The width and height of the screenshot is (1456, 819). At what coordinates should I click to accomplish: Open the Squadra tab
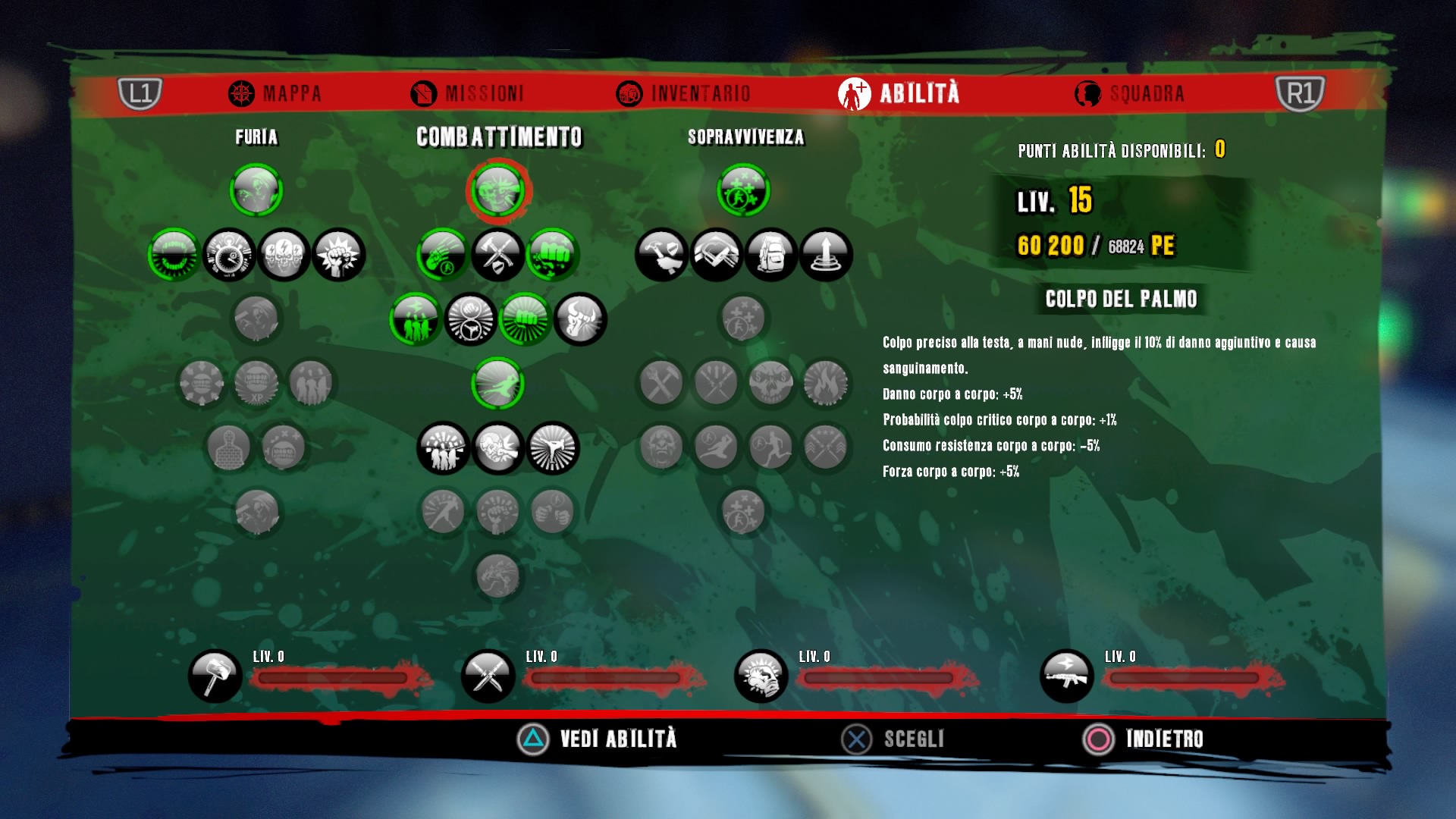[x=1129, y=93]
